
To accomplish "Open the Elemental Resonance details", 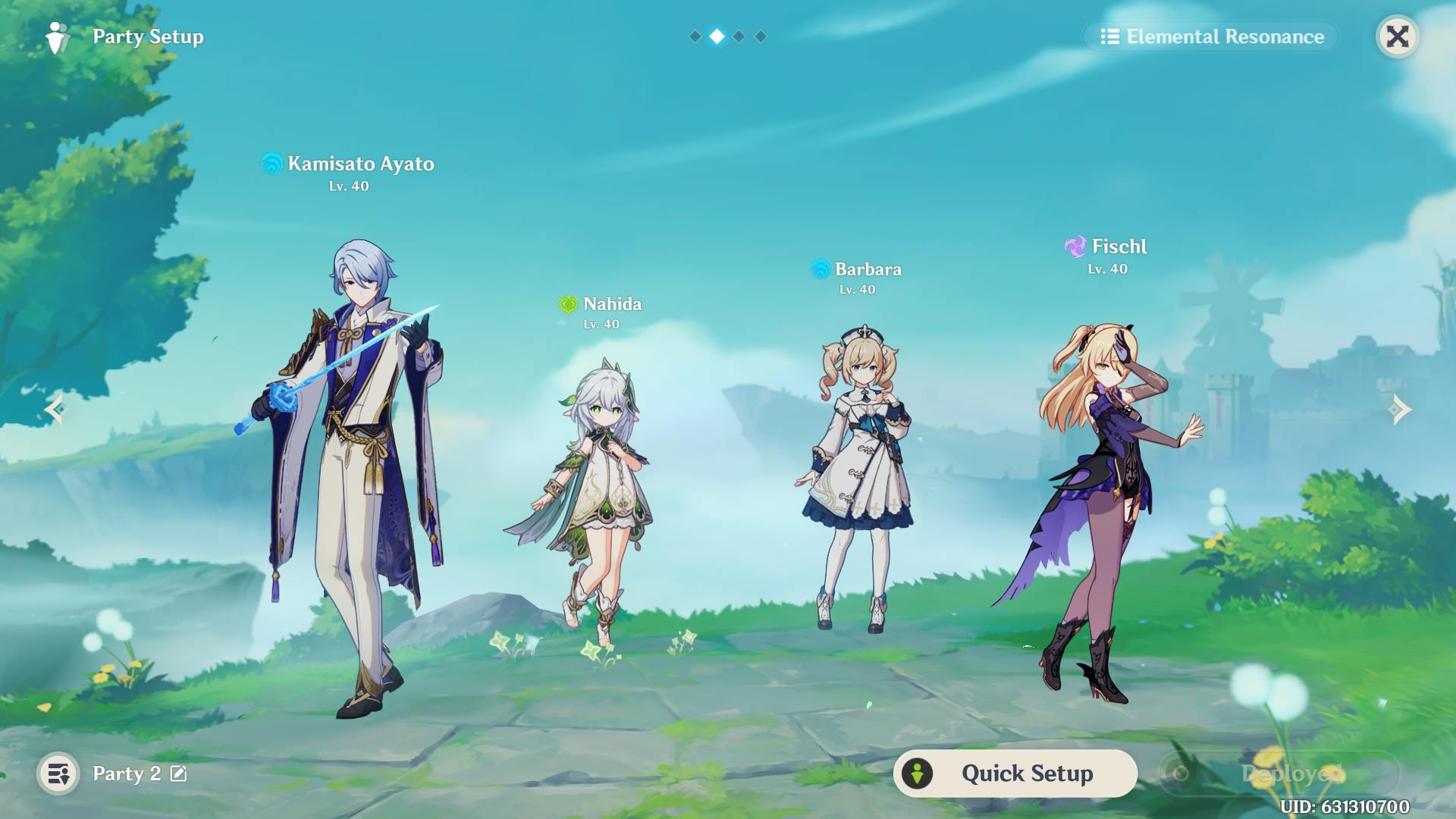I will pyautogui.click(x=1212, y=36).
